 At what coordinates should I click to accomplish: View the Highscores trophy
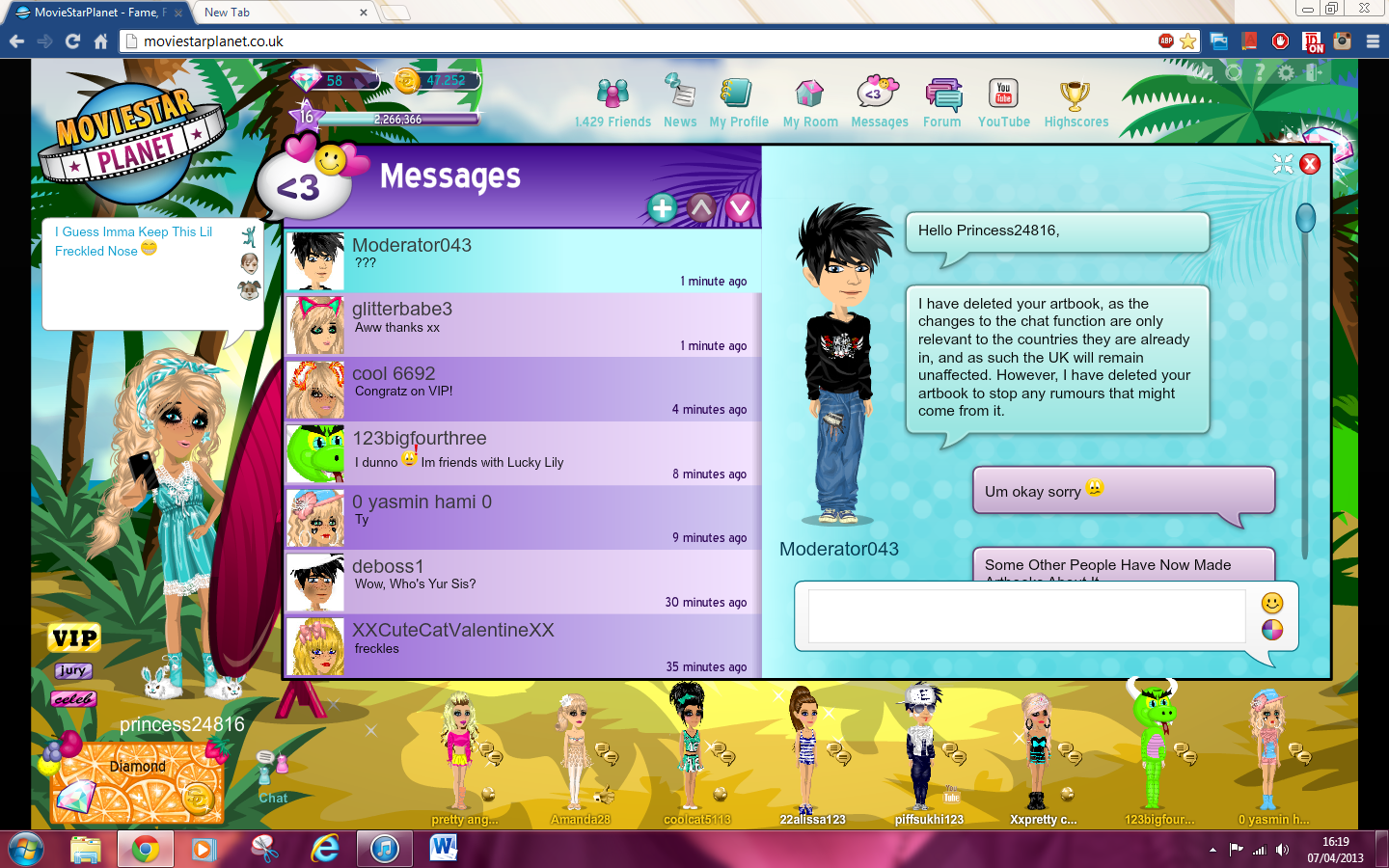click(1076, 96)
